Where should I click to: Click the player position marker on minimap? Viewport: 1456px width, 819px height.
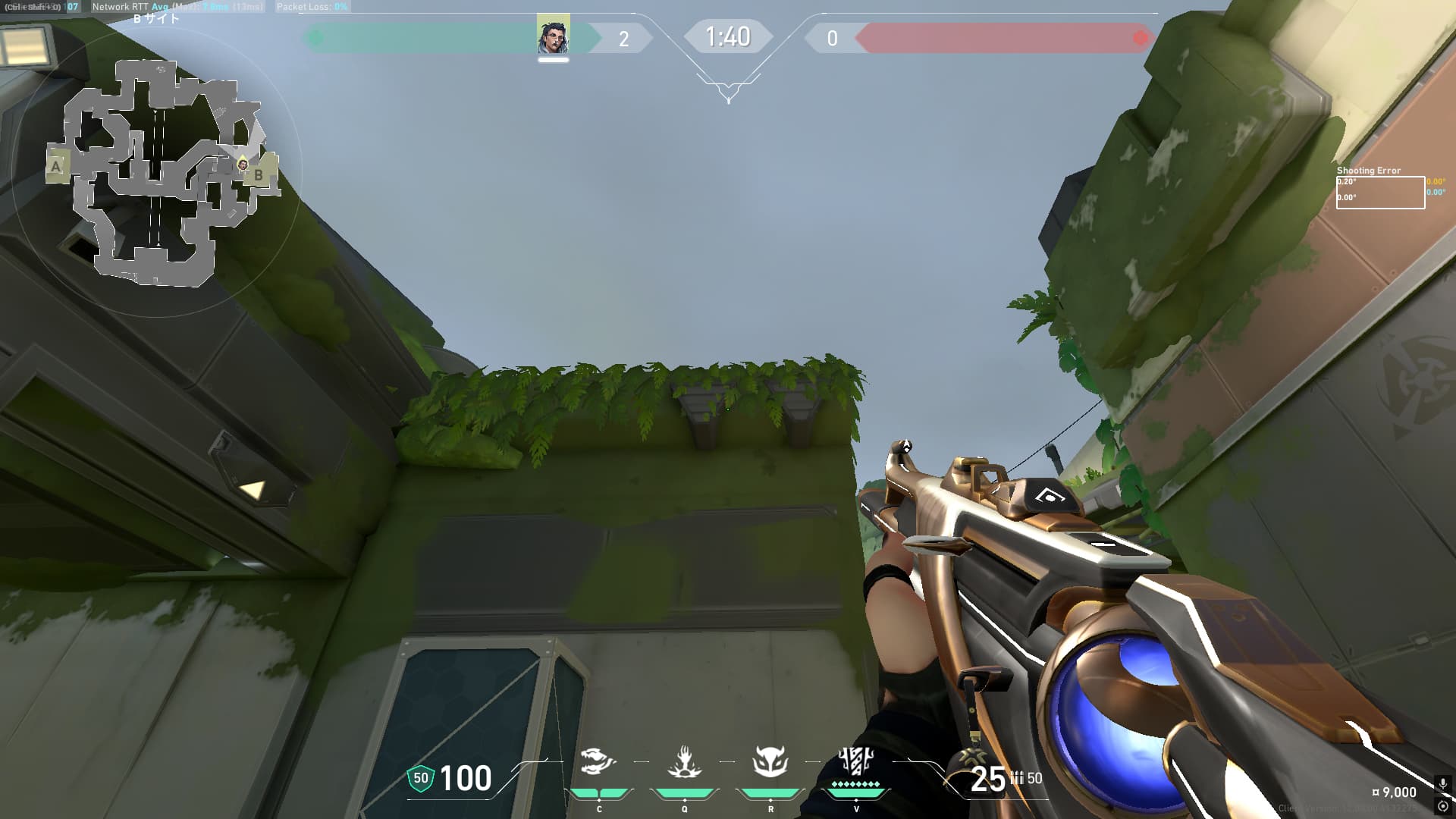243,164
